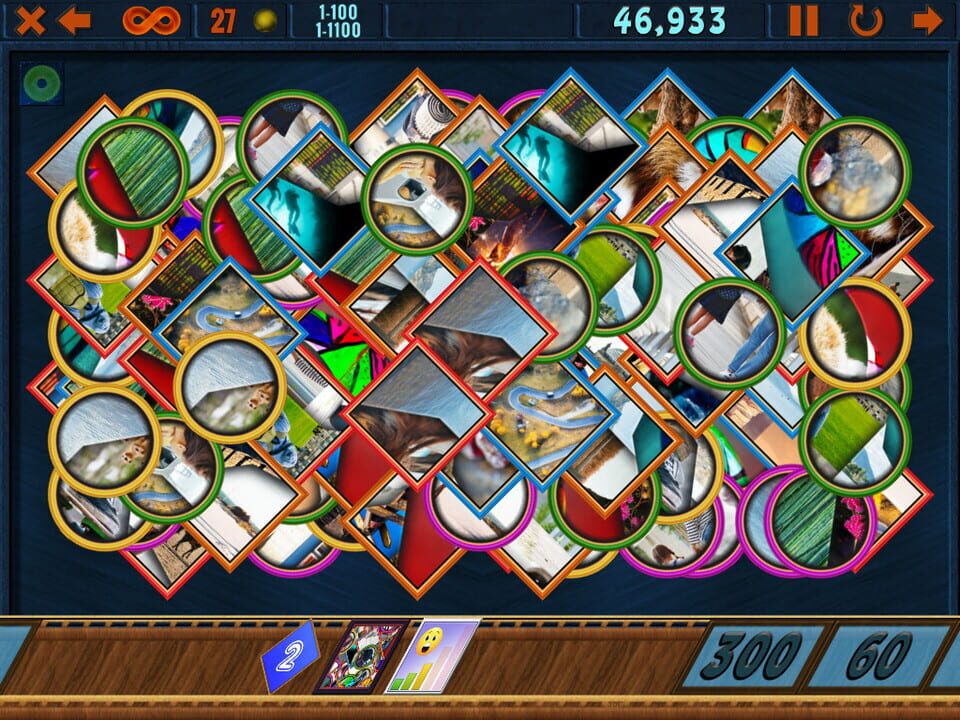This screenshot has height=720, width=960.
Task: Skip ahead with the right arrow
Action: point(928,20)
